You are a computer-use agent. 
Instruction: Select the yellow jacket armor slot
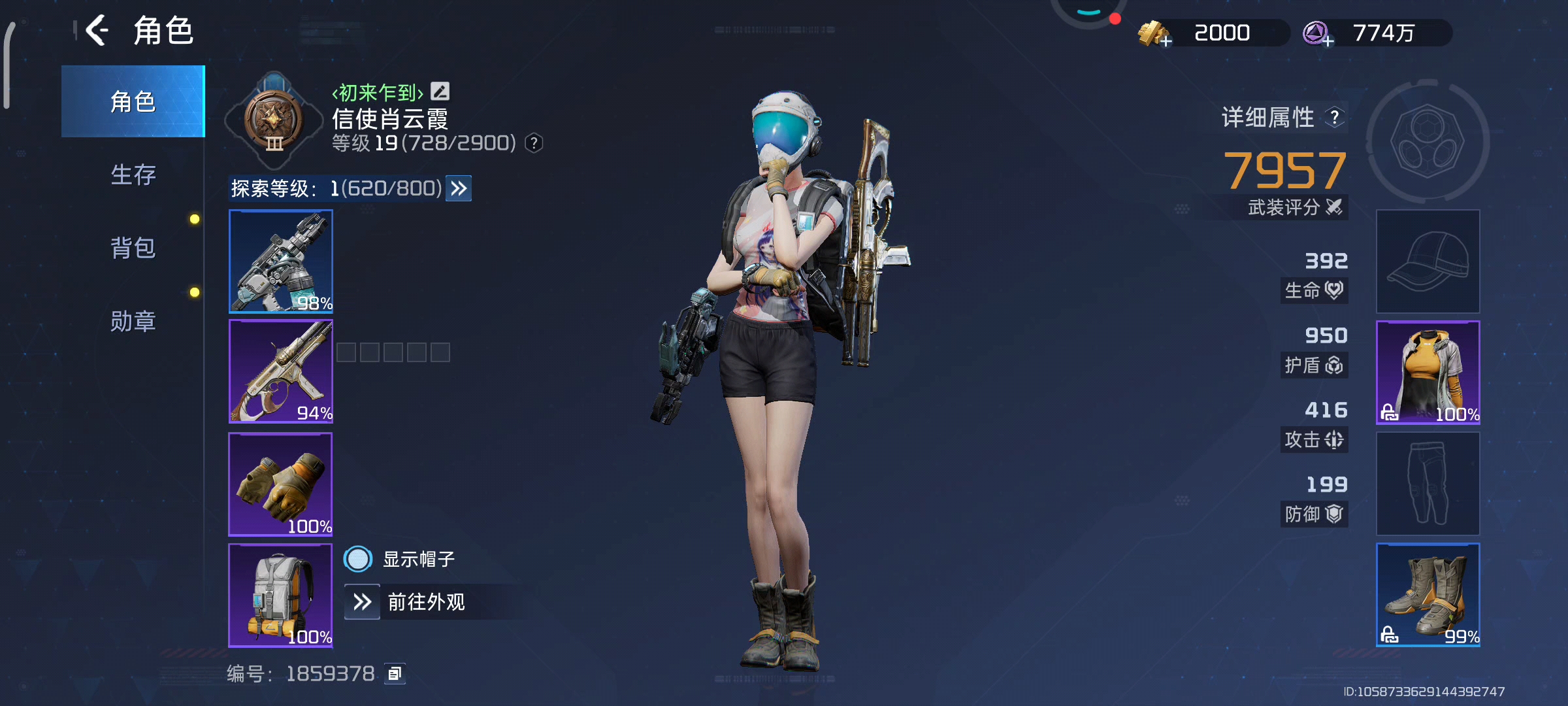1428,373
